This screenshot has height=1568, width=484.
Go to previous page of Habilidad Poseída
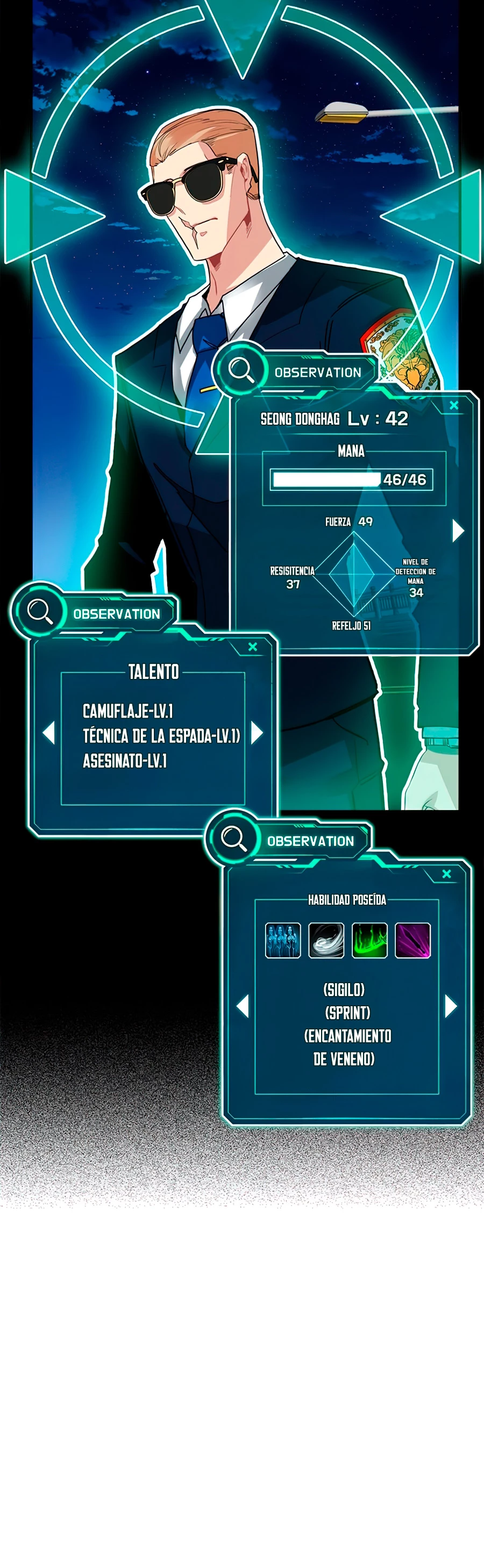point(243,1006)
